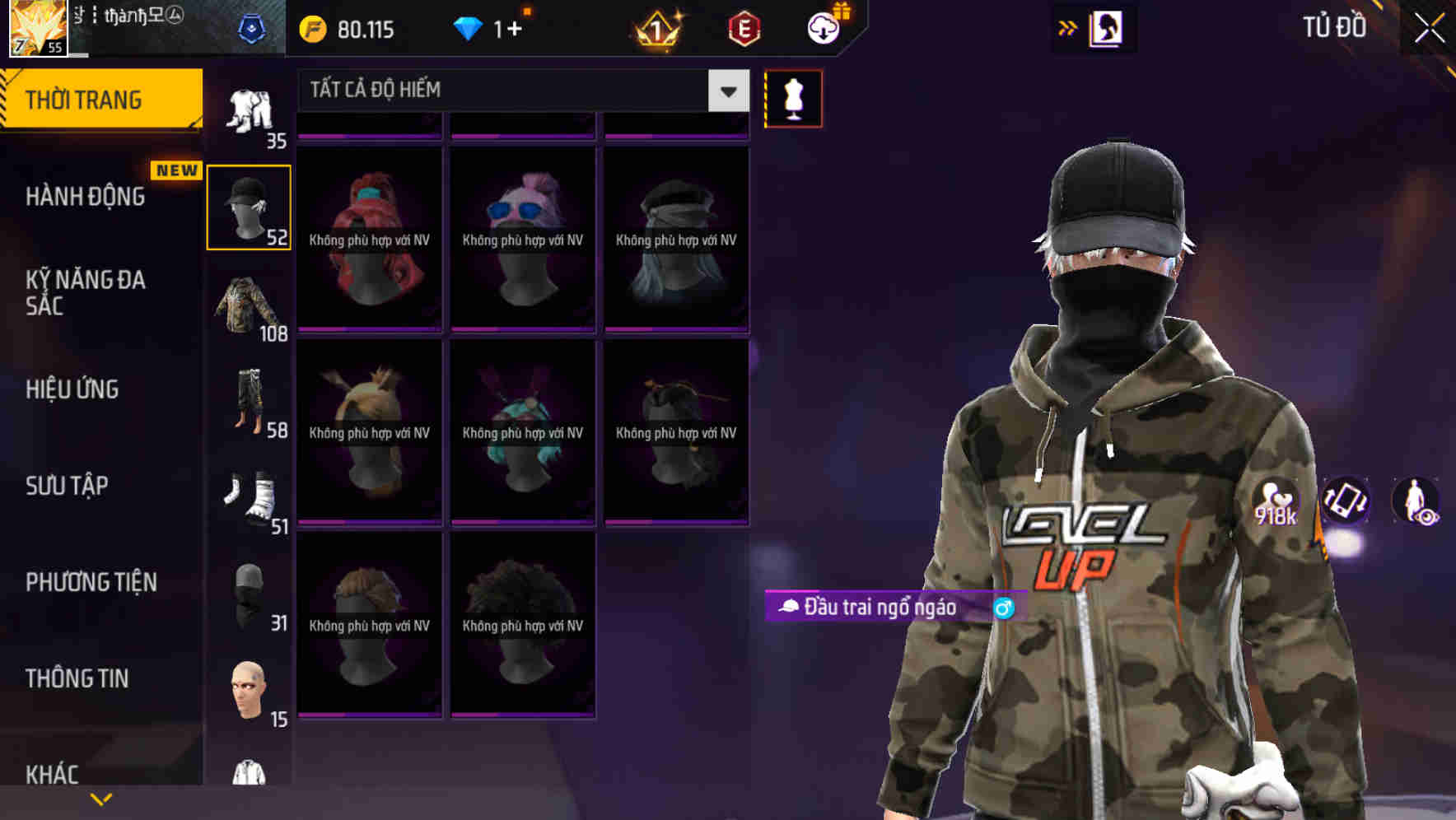The width and height of the screenshot is (1456, 820).
Task: Open the SƯU TẬP menu item
Action: click(66, 486)
